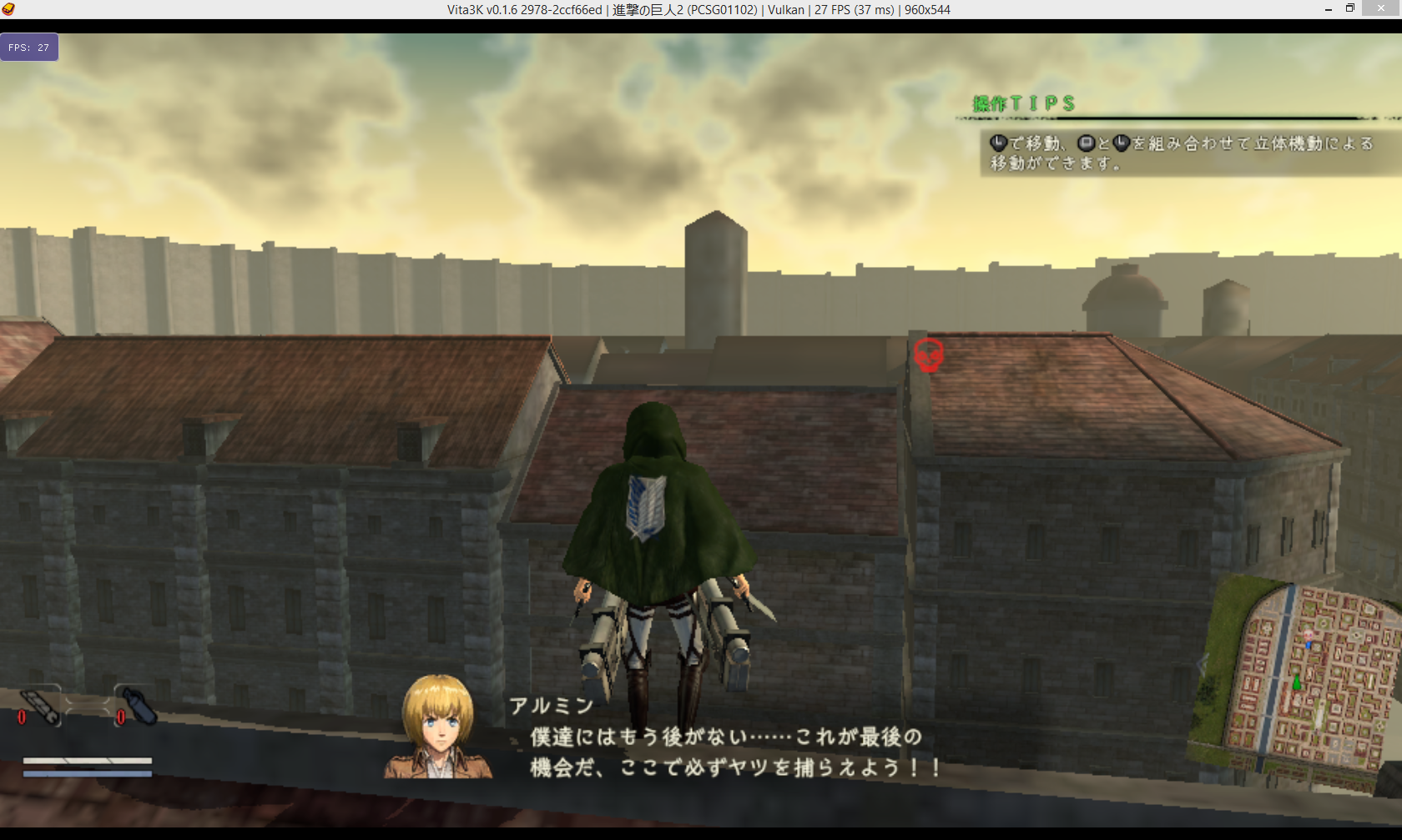Viewport: 1402px width, 840px height.
Task: Select the 操作TIPS header label
Action: pos(1024,103)
